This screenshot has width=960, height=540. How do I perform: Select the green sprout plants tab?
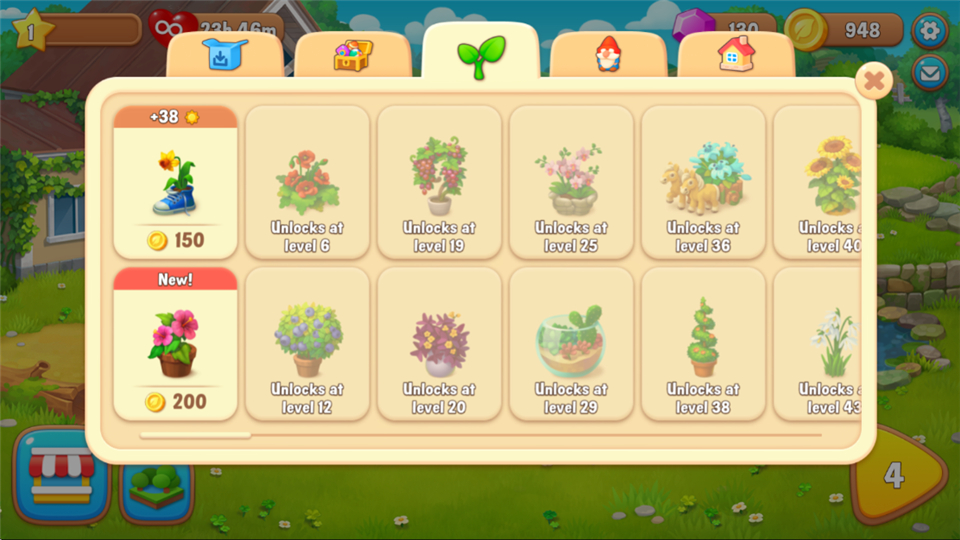coord(481,55)
